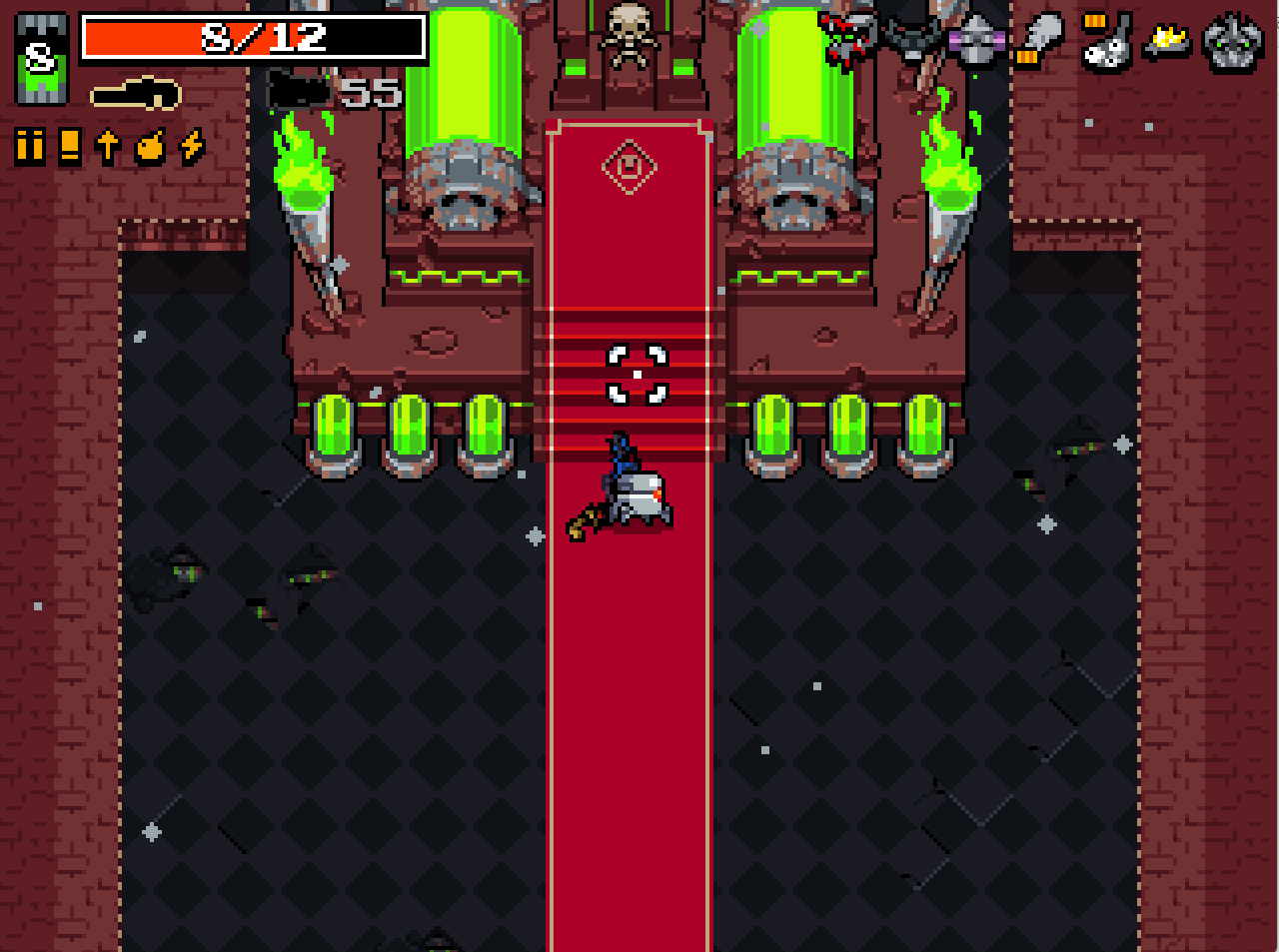This screenshot has height=952, width=1279.
Task: Click the bullet ammo type icon
Action: [x=30, y=146]
